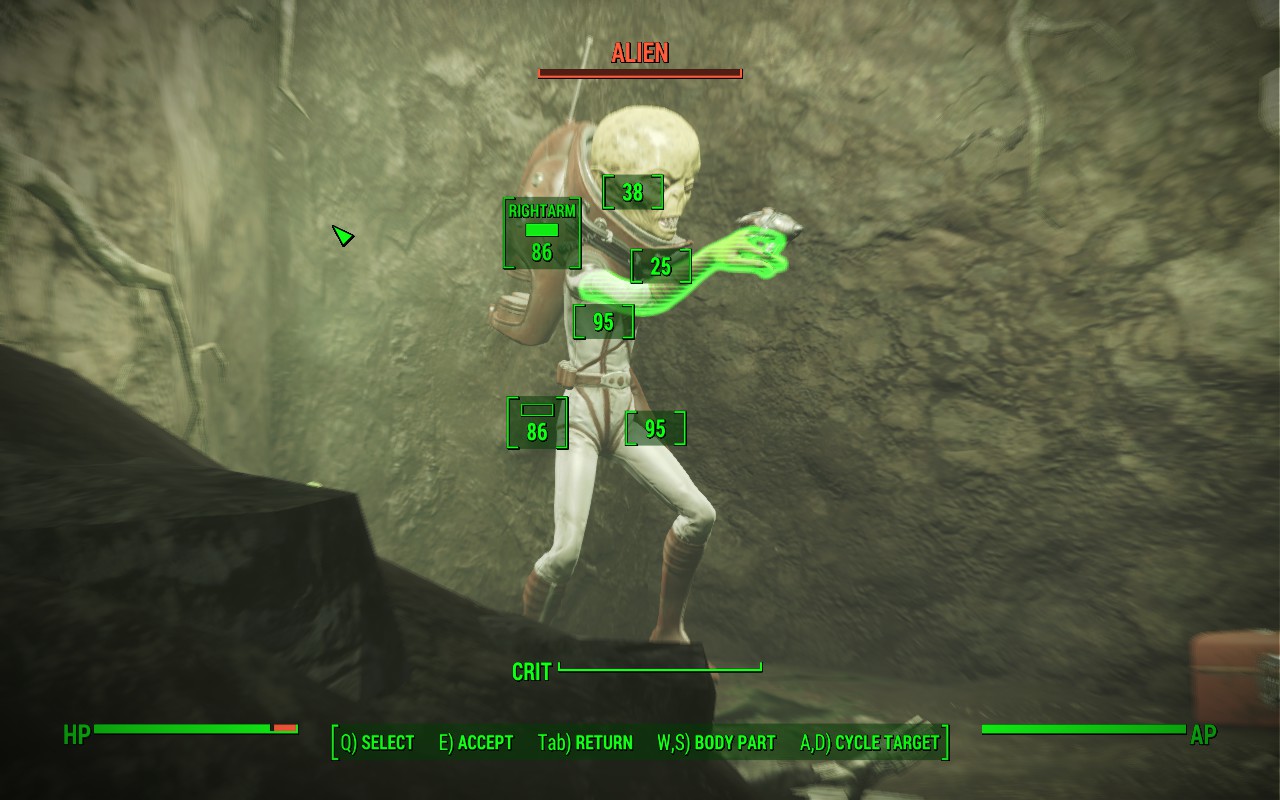The image size is (1280, 800).
Task: Target the glowing arm's 25 percent box
Action: click(660, 266)
